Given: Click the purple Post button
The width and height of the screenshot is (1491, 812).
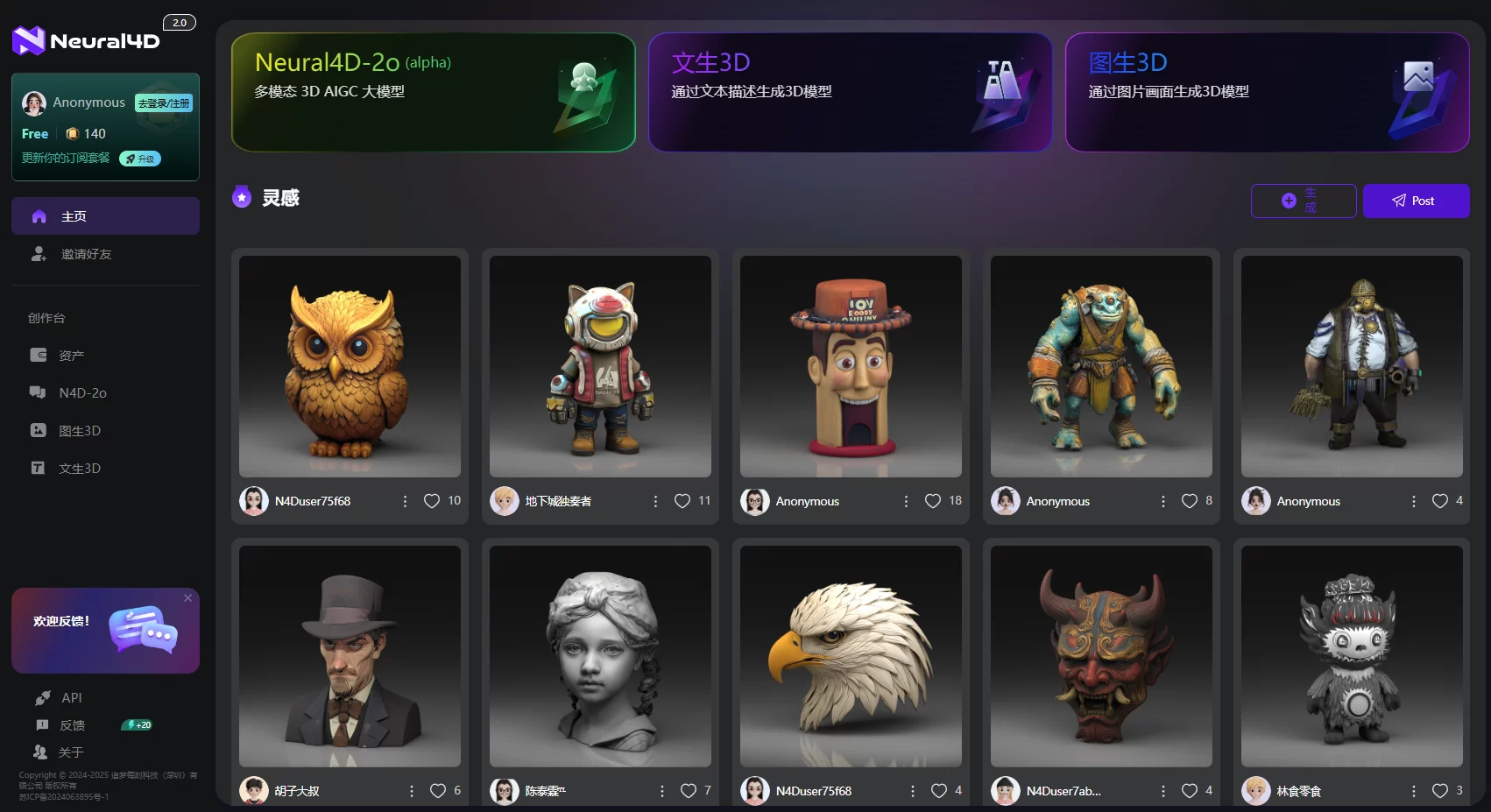Looking at the screenshot, I should 1416,201.
